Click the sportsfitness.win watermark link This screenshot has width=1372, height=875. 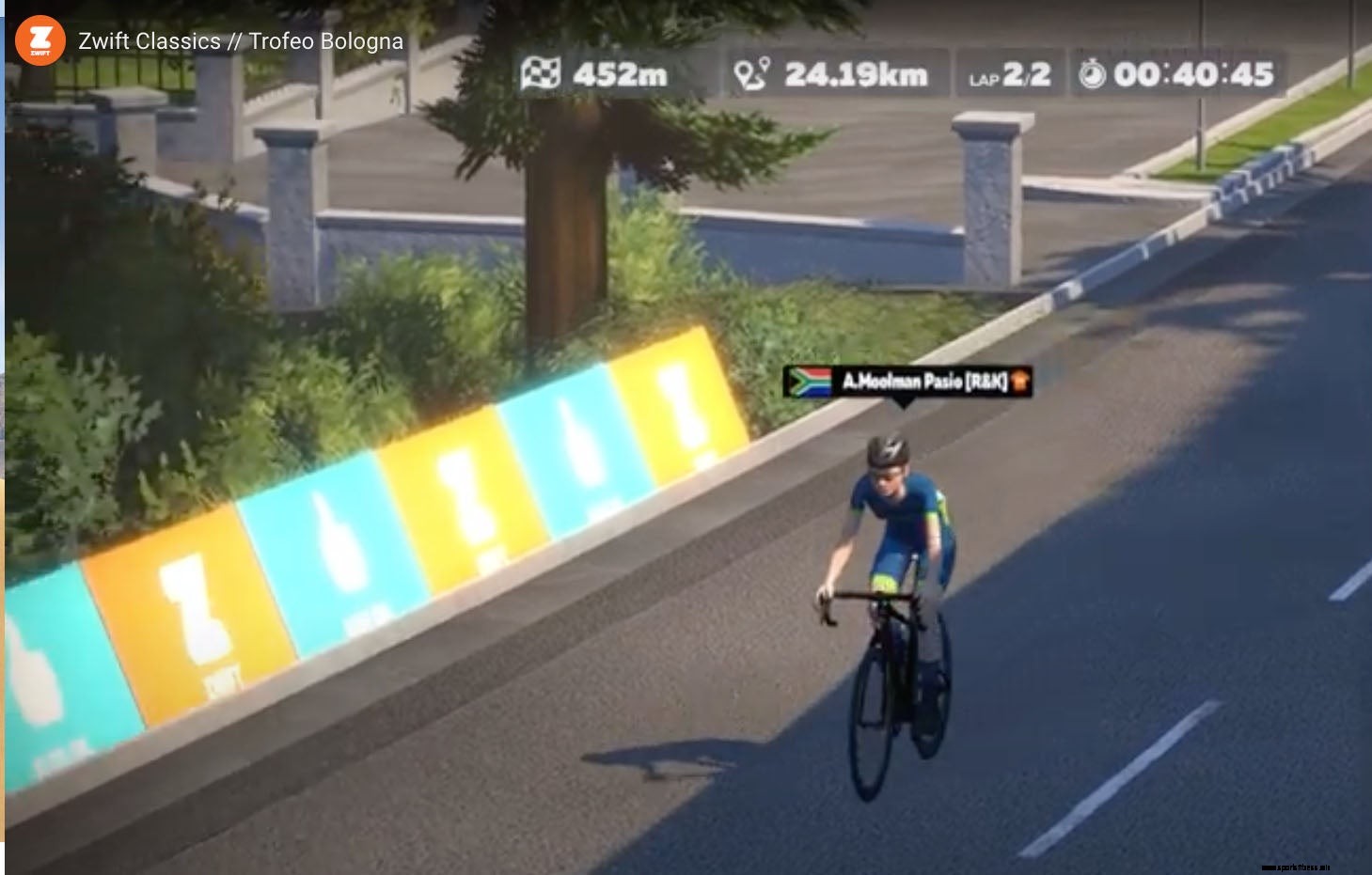[x=1298, y=866]
